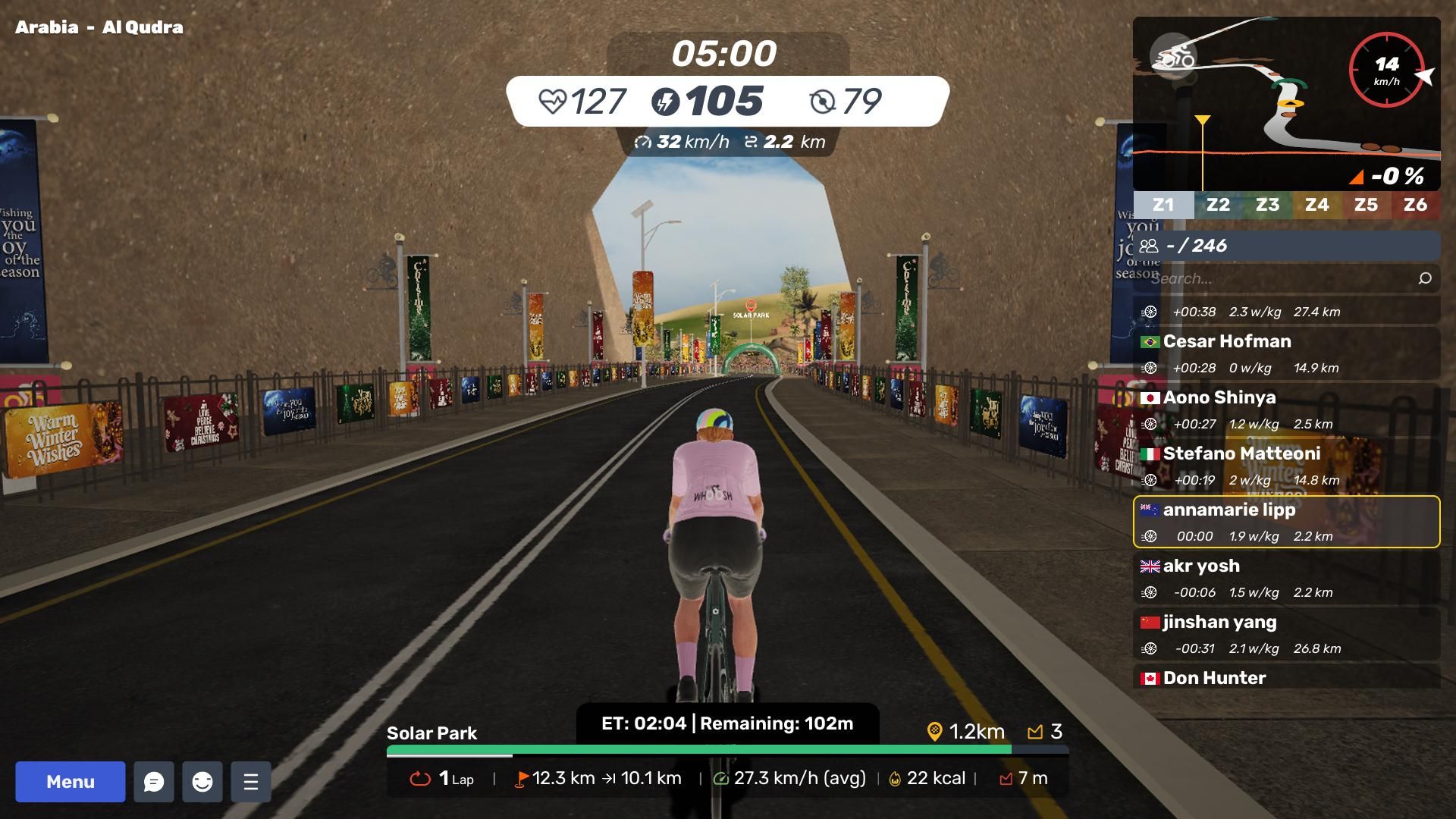Click the Z1 power zone segment

(x=1163, y=205)
